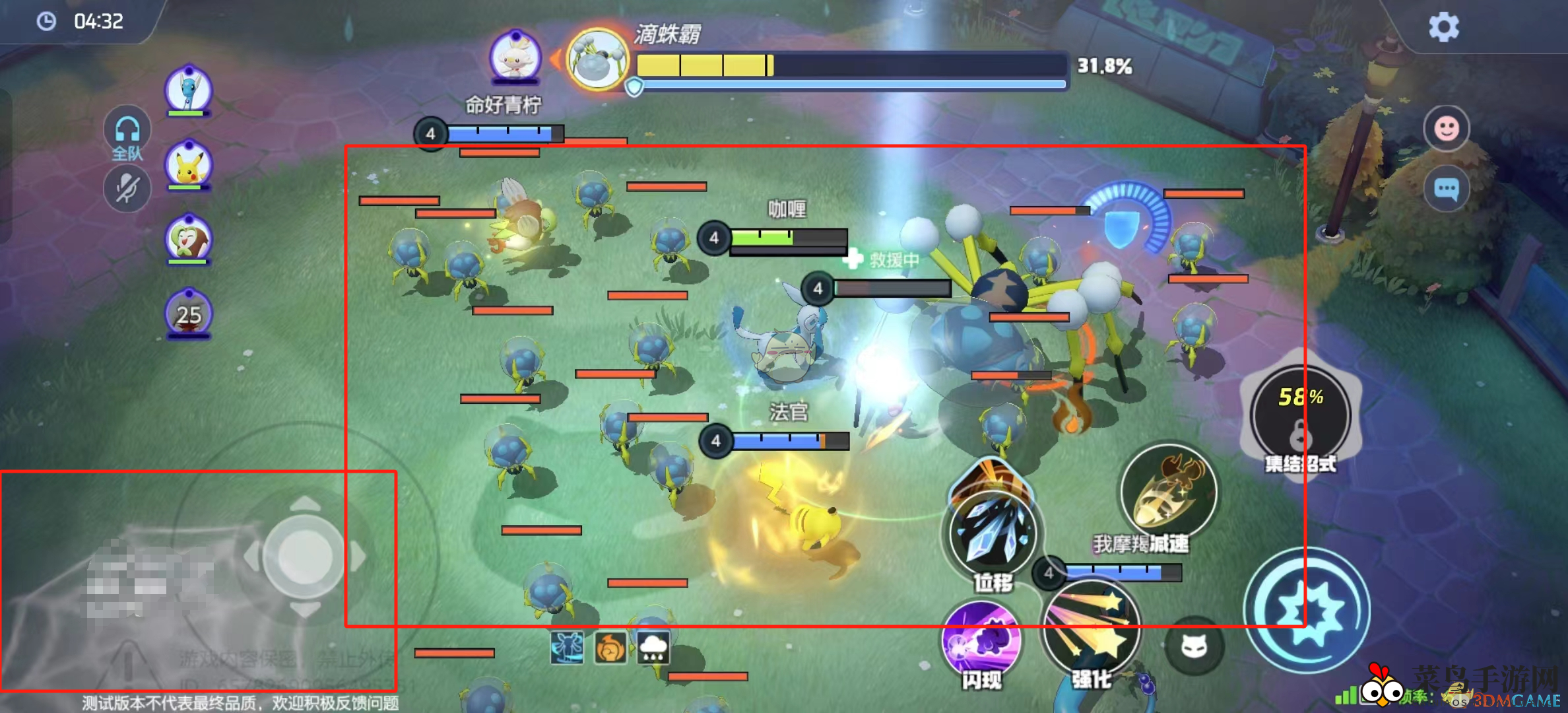Activate the 位移 ice shard skill
This screenshot has height=713, width=1568.
(992, 535)
